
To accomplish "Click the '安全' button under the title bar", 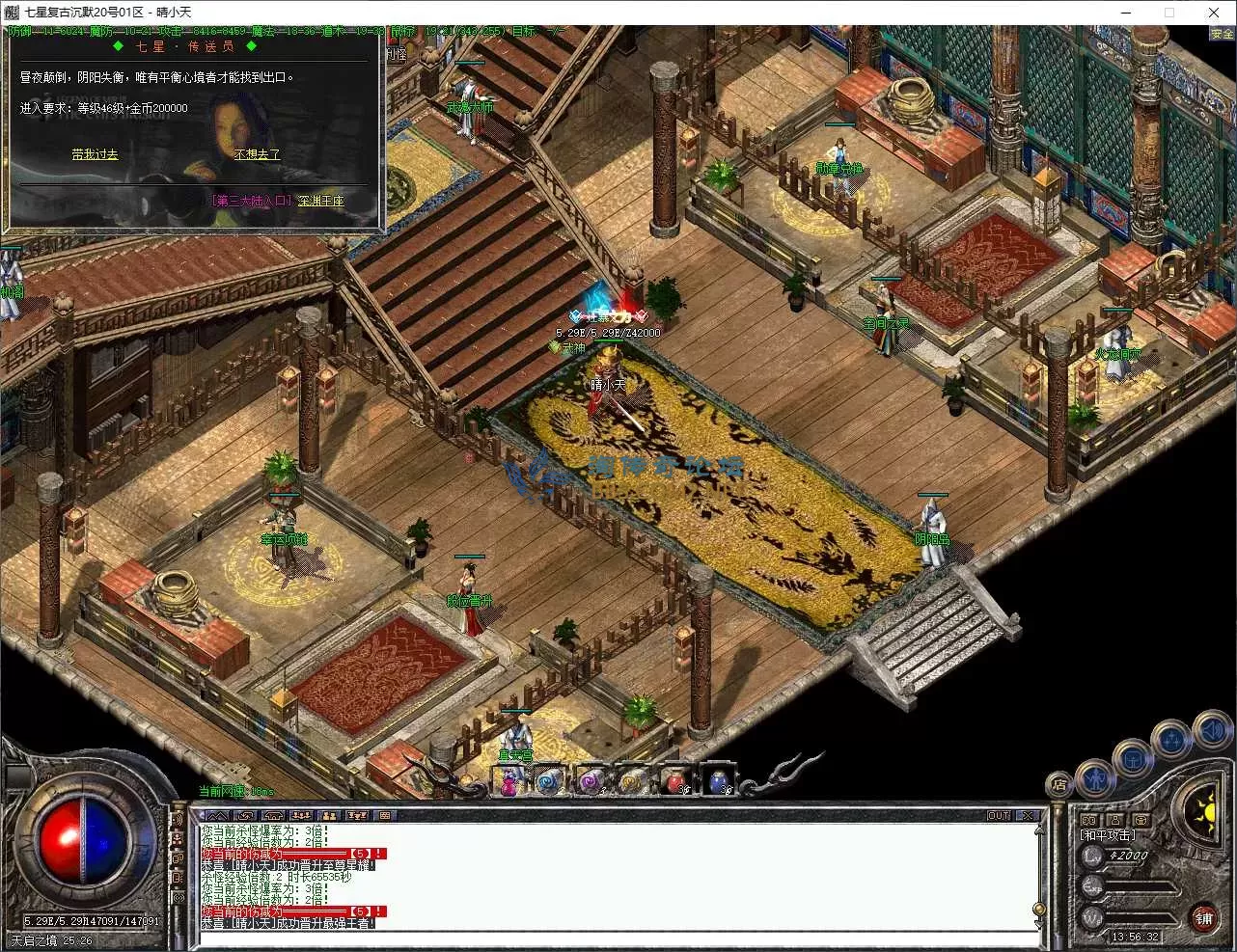I will point(1222,34).
